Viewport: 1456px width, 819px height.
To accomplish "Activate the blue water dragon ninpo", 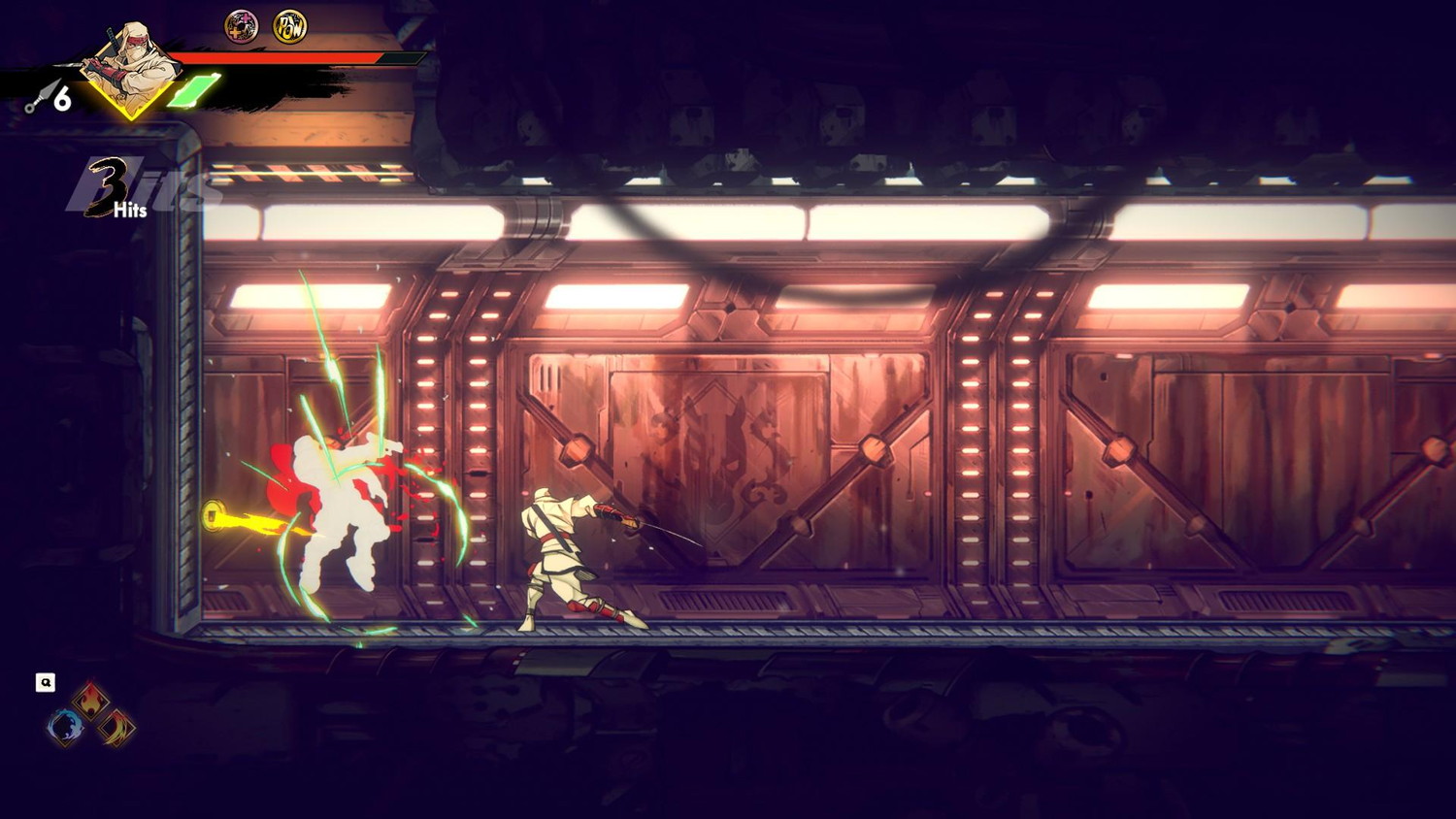I will point(65,727).
